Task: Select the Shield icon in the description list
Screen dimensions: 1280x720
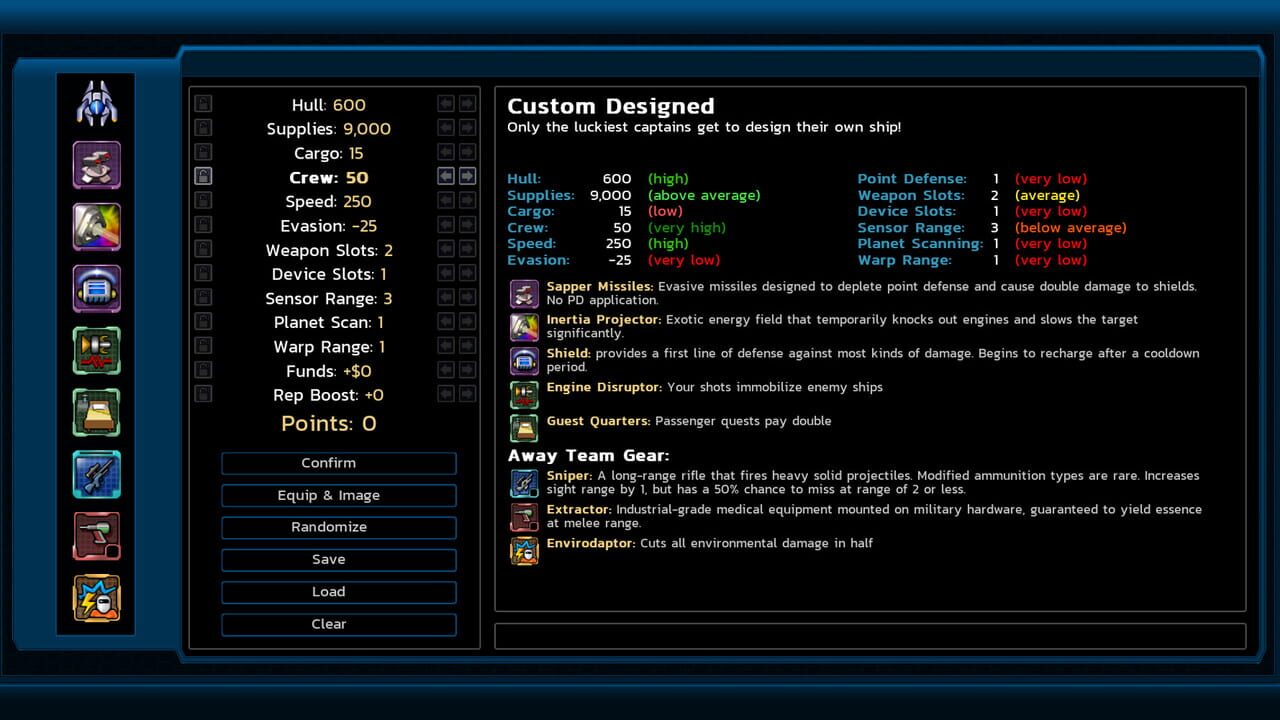Action: coord(524,360)
